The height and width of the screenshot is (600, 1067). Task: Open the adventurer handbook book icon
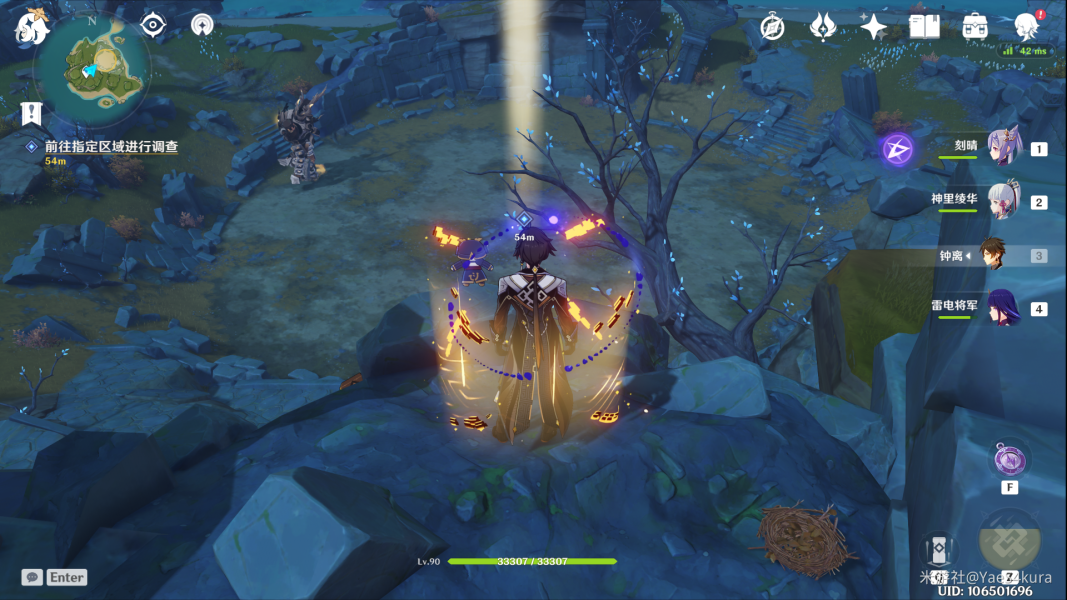coord(924,27)
